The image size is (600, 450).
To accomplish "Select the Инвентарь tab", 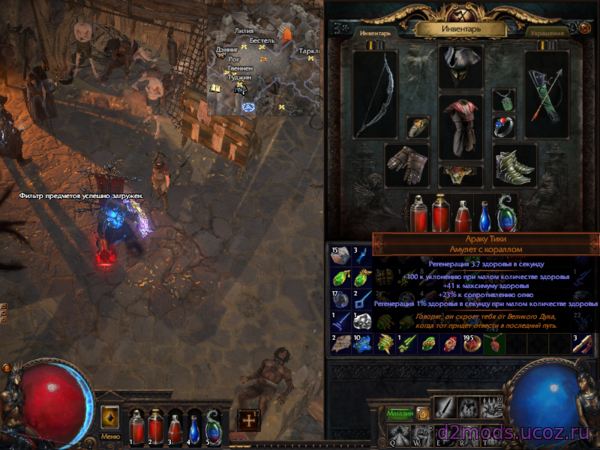I will click(x=375, y=32).
